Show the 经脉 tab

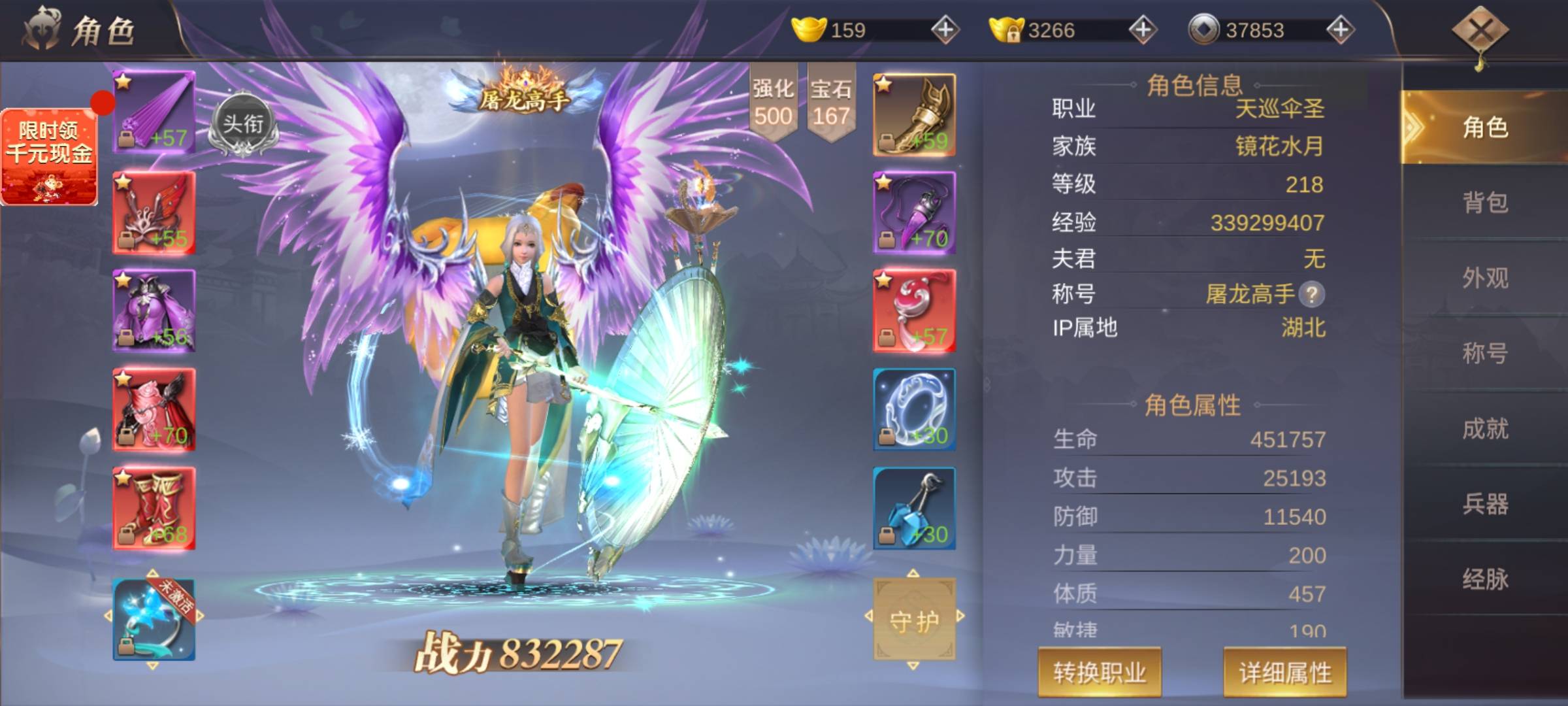click(x=1484, y=579)
